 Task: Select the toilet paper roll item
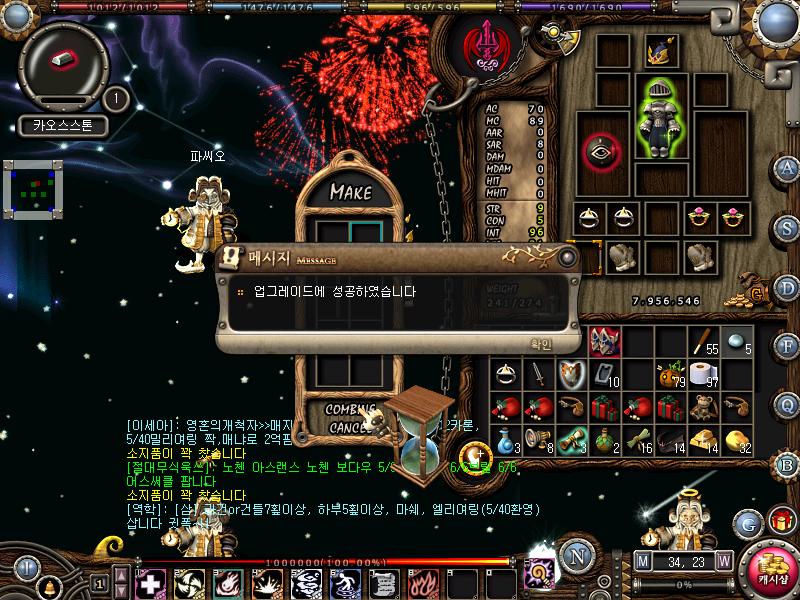tap(704, 375)
